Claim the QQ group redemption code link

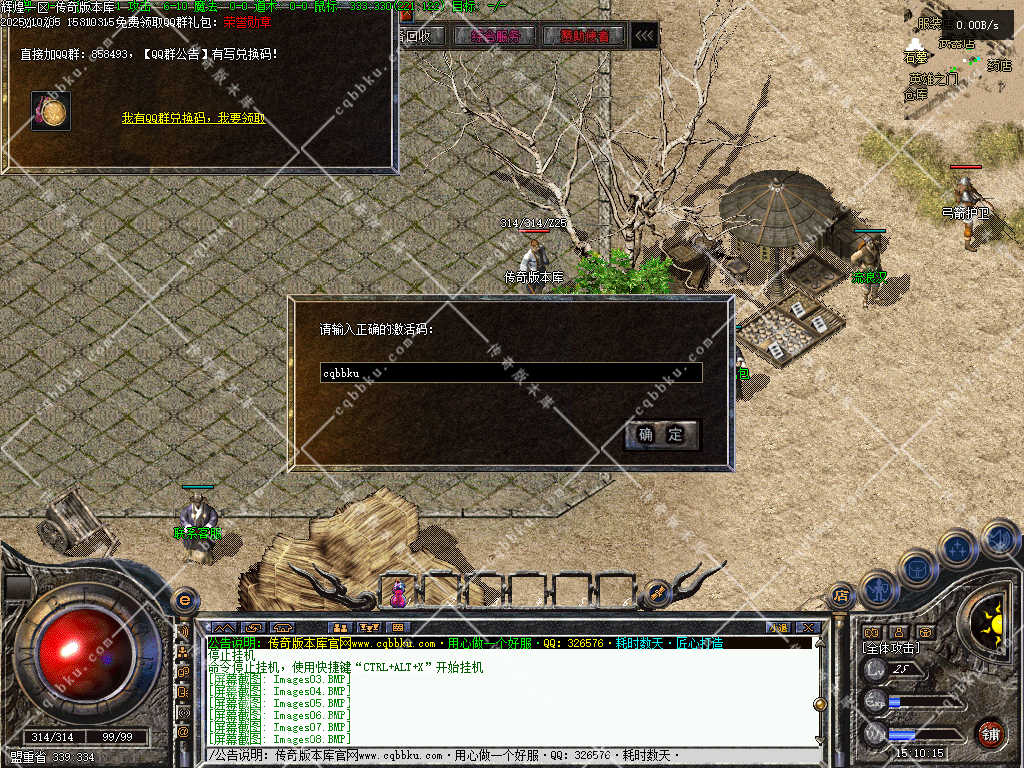coord(193,118)
